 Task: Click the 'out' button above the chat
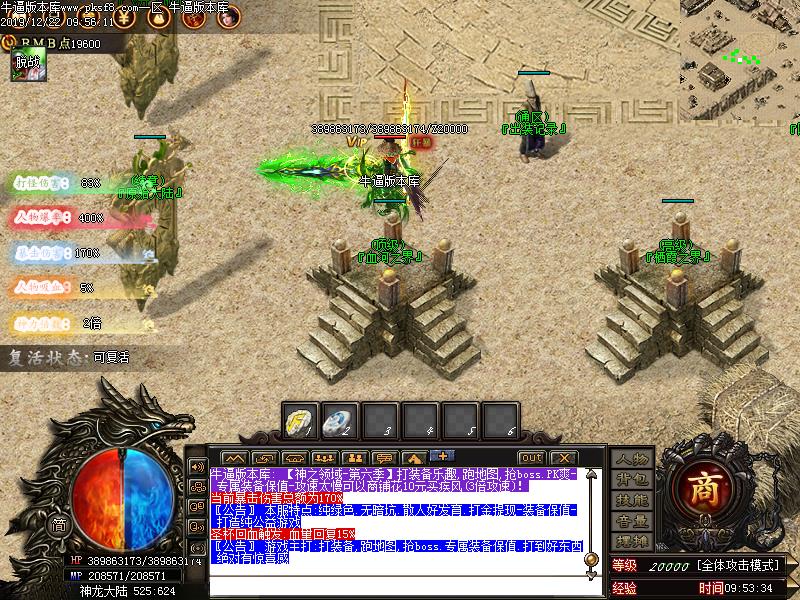531,458
